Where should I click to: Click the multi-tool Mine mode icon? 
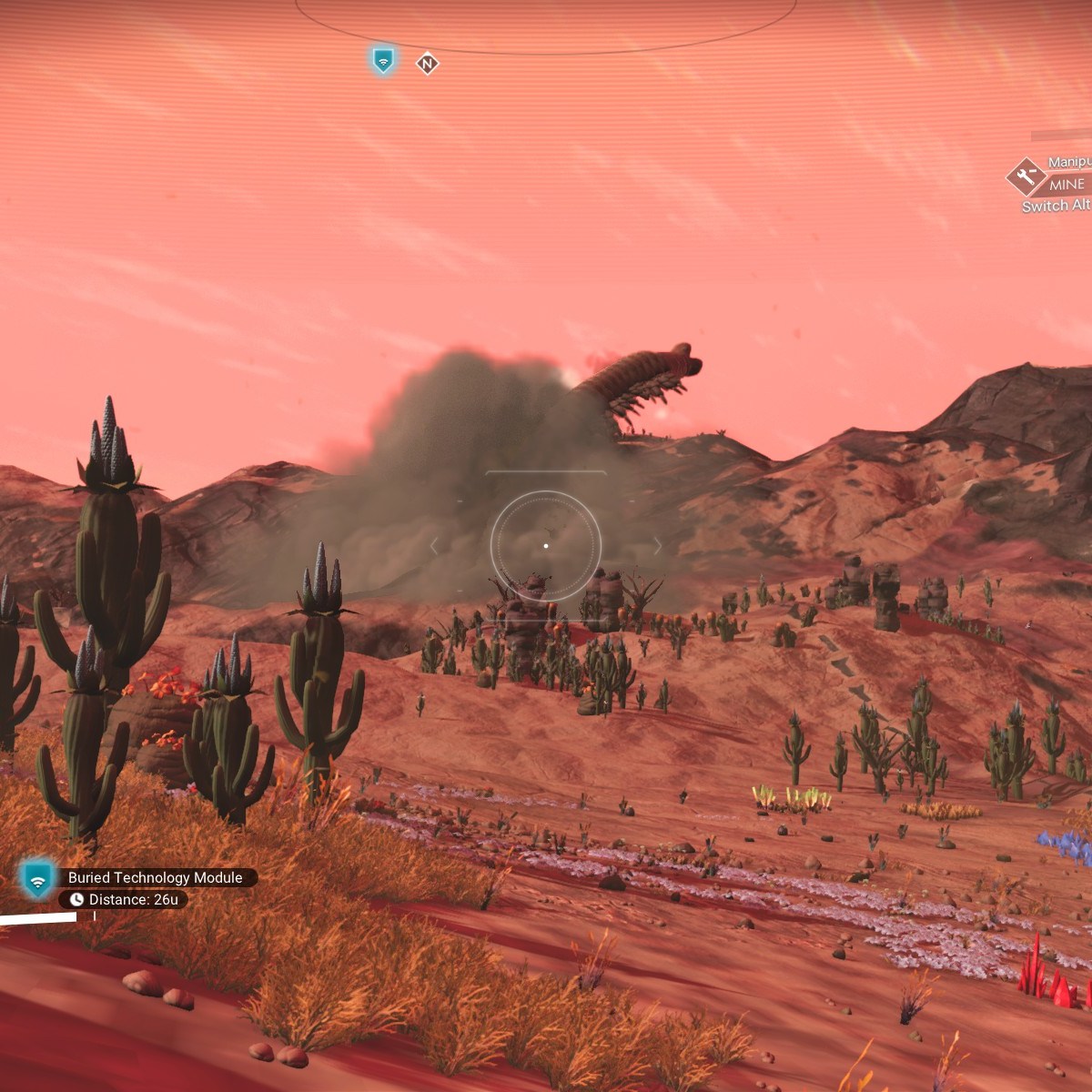pos(1026,177)
